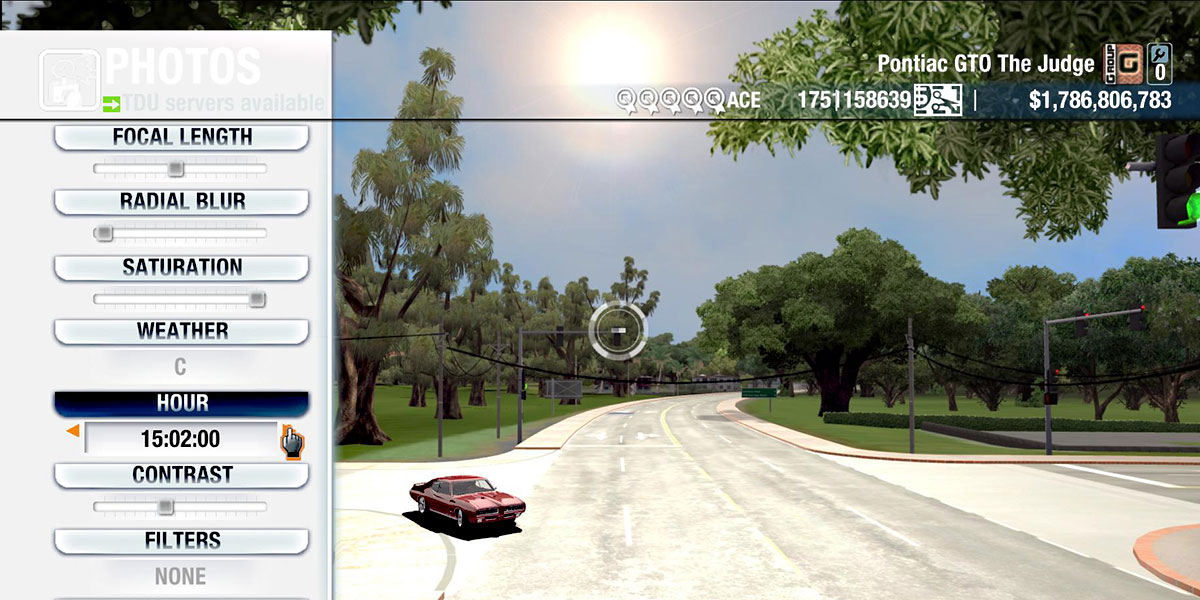Viewport: 1200px width, 600px height.
Task: Increase the hour with the right arrow
Action: pos(291,439)
